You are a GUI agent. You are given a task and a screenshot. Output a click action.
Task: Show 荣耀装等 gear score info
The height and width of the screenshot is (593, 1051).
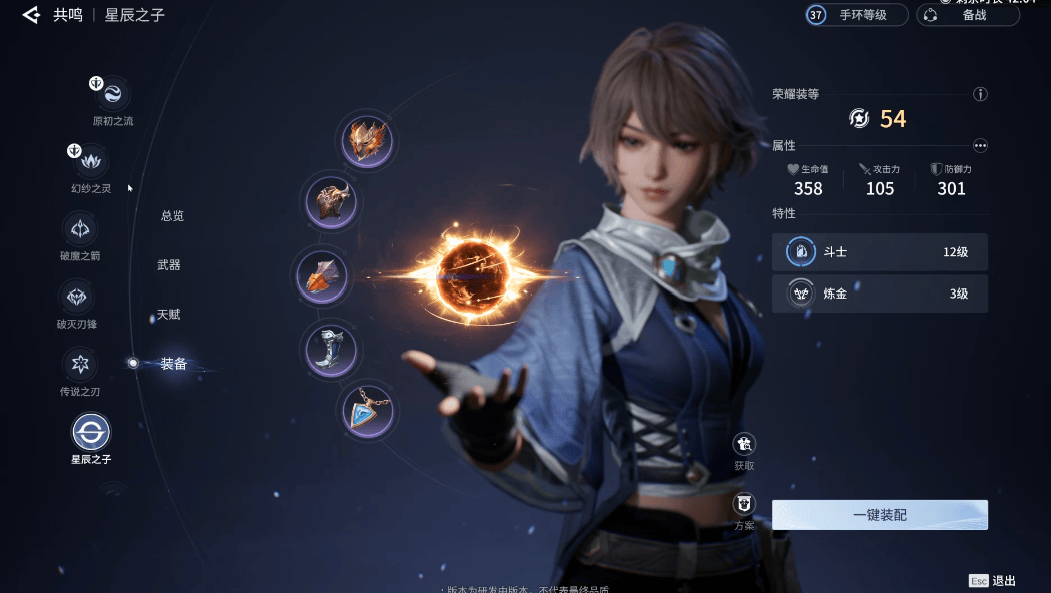[980, 94]
